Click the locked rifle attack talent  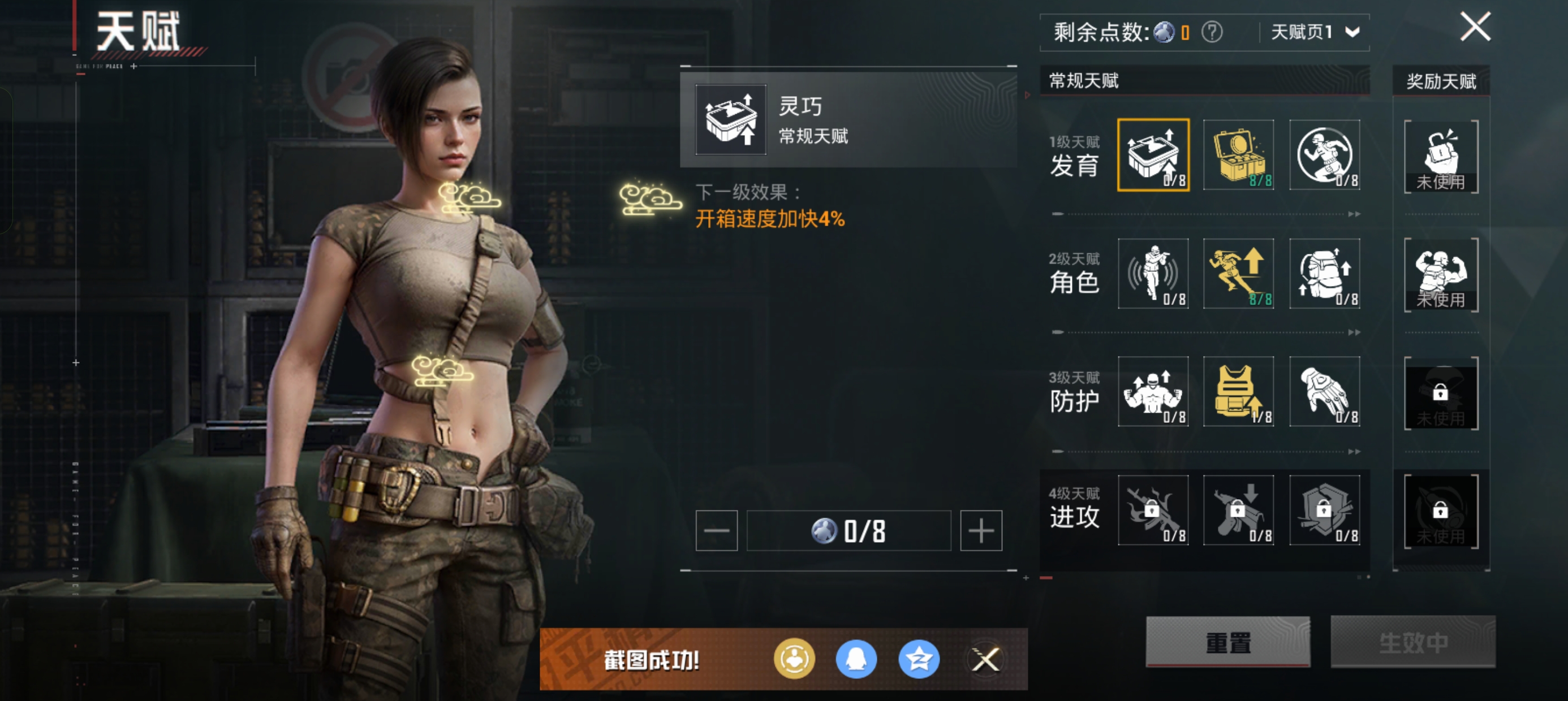point(1153,510)
